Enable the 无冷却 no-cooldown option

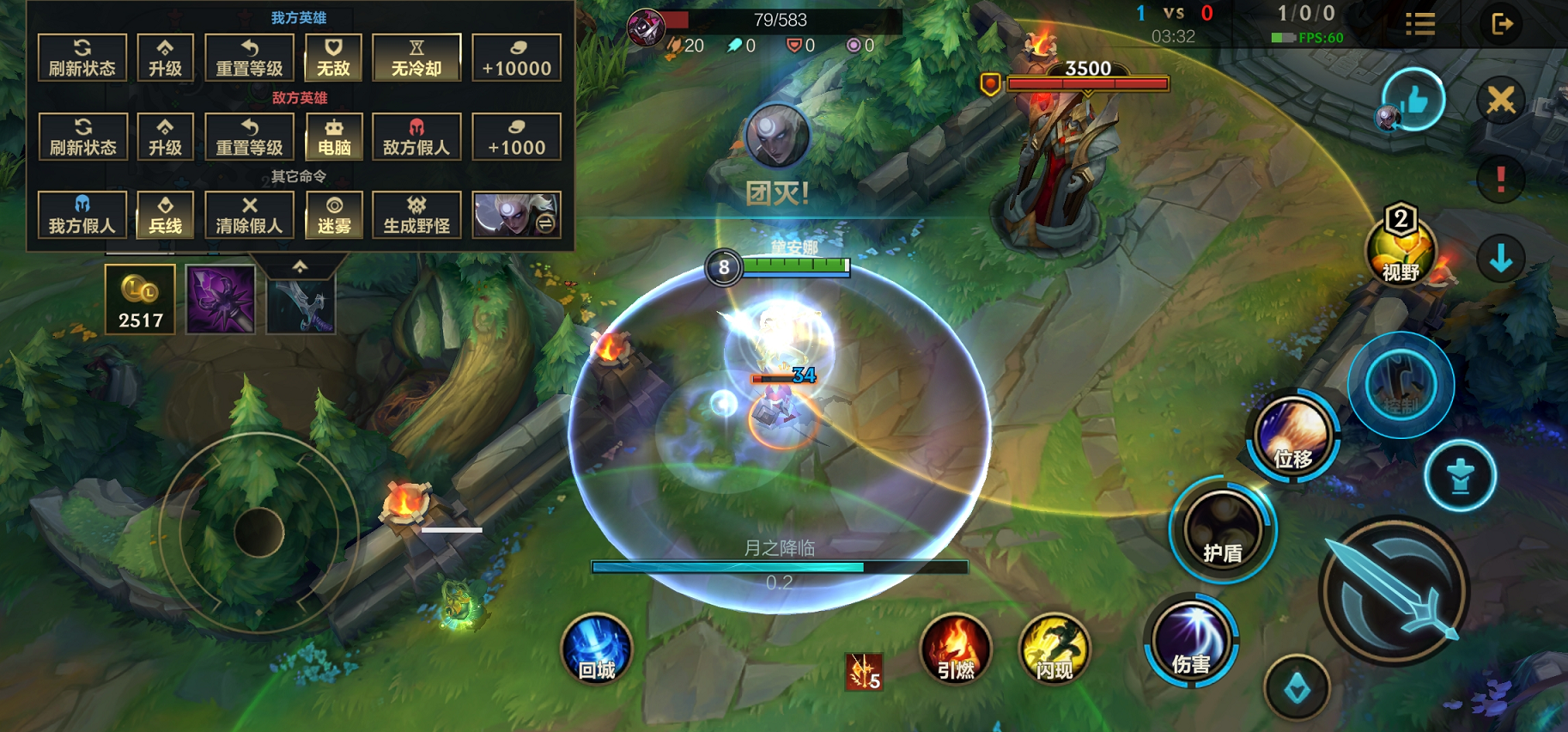(416, 58)
